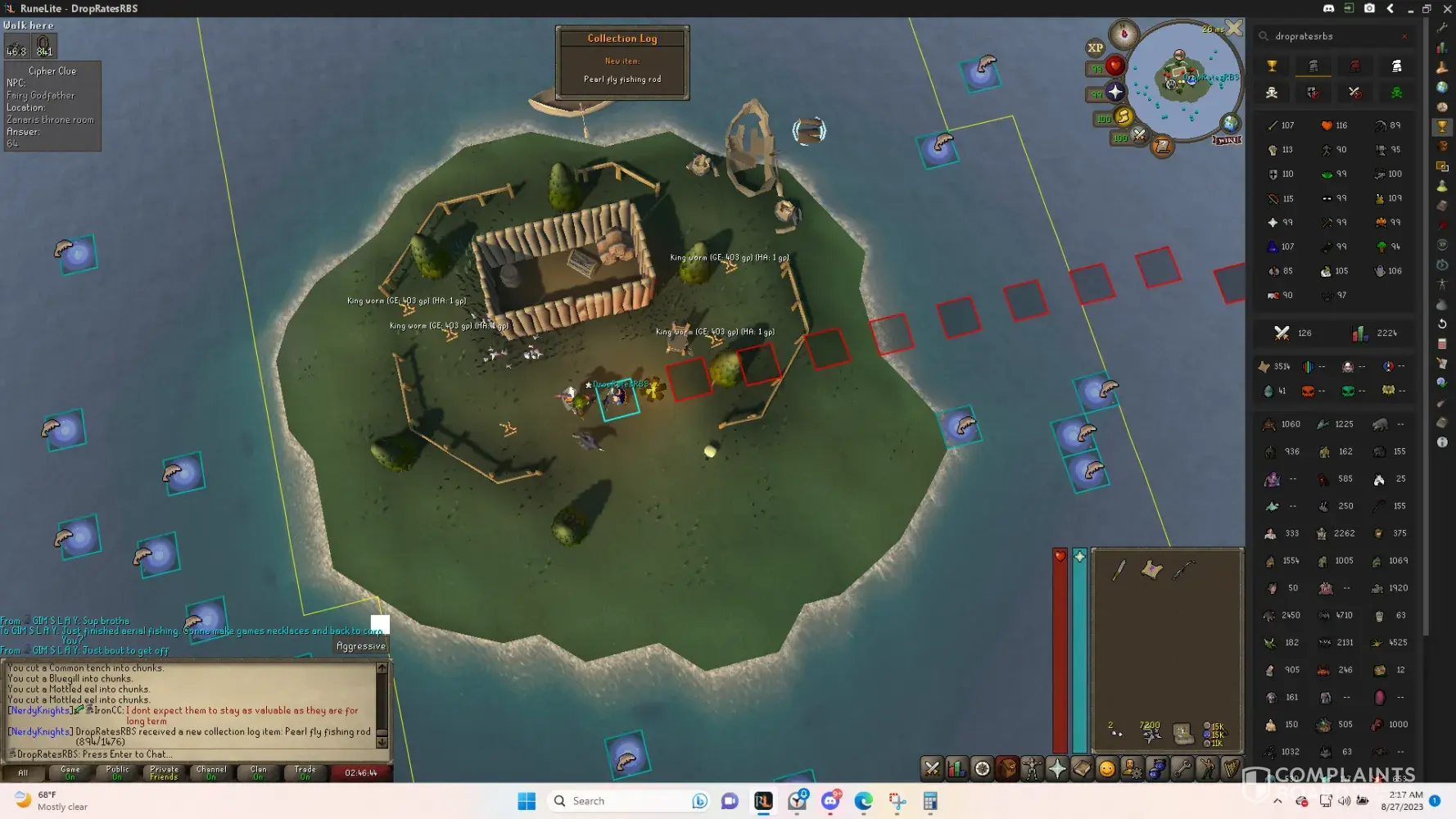Choose the Trade chat filter
This screenshot has width=1456, height=819.
coord(305,772)
